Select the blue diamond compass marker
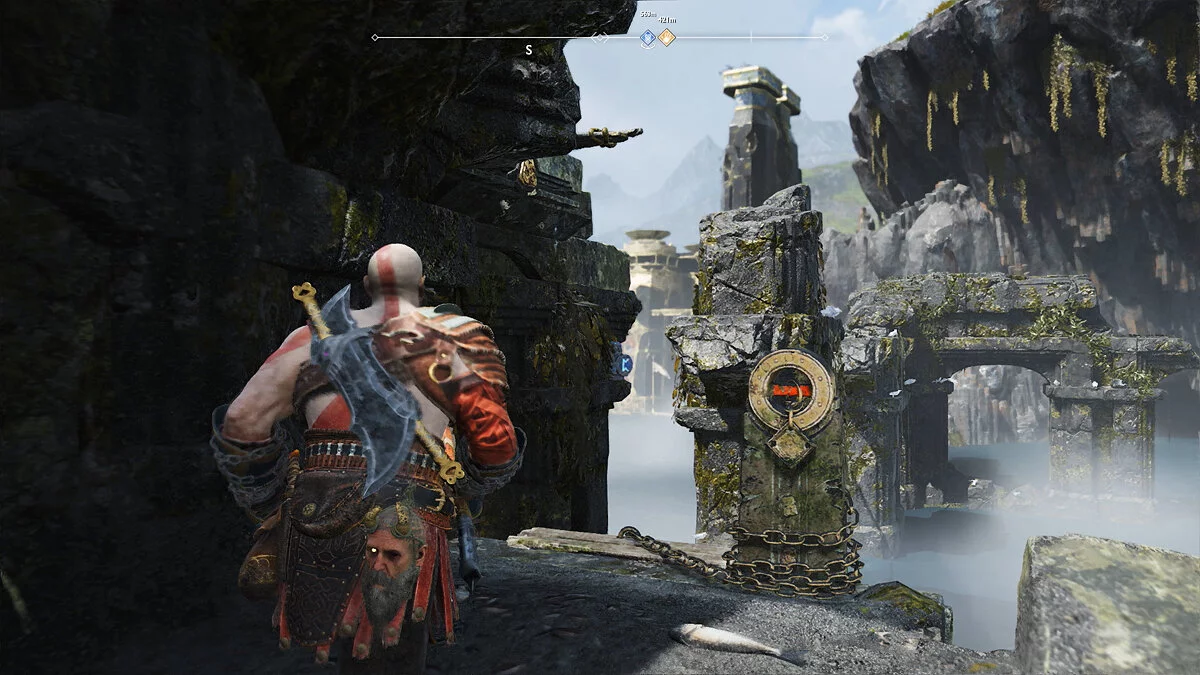1200x675 pixels. [647, 38]
